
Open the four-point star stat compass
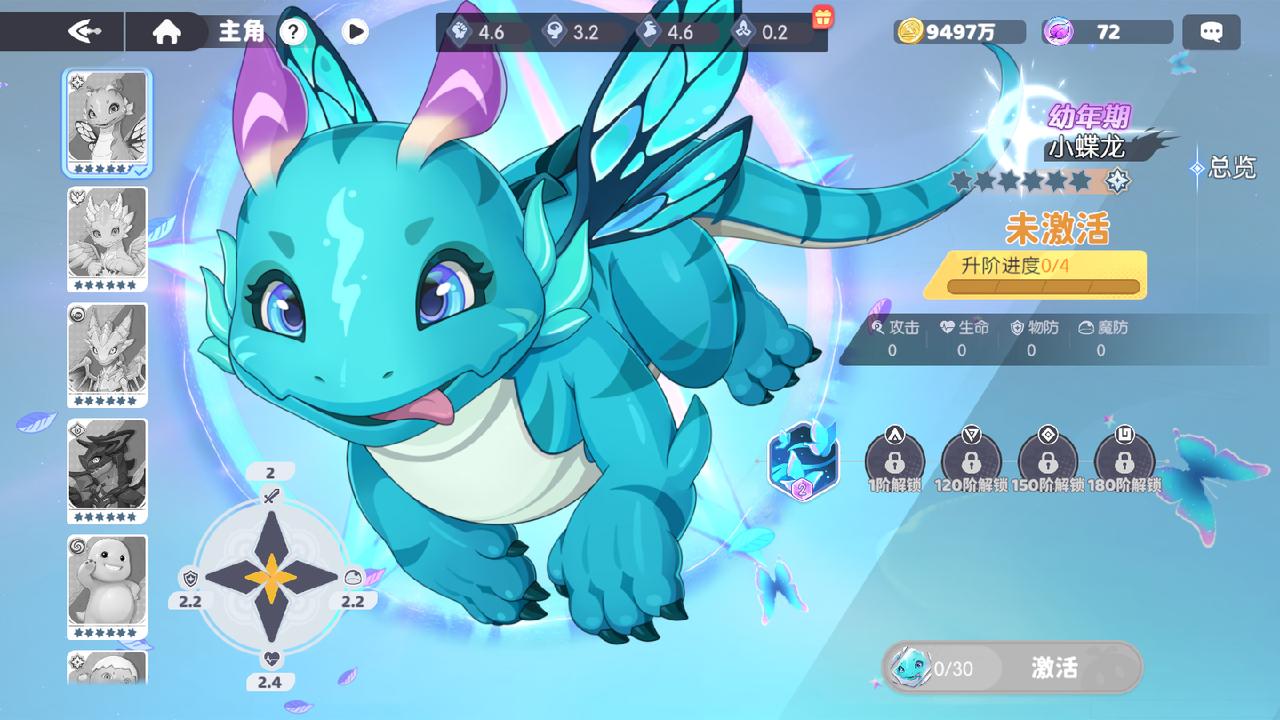point(270,578)
